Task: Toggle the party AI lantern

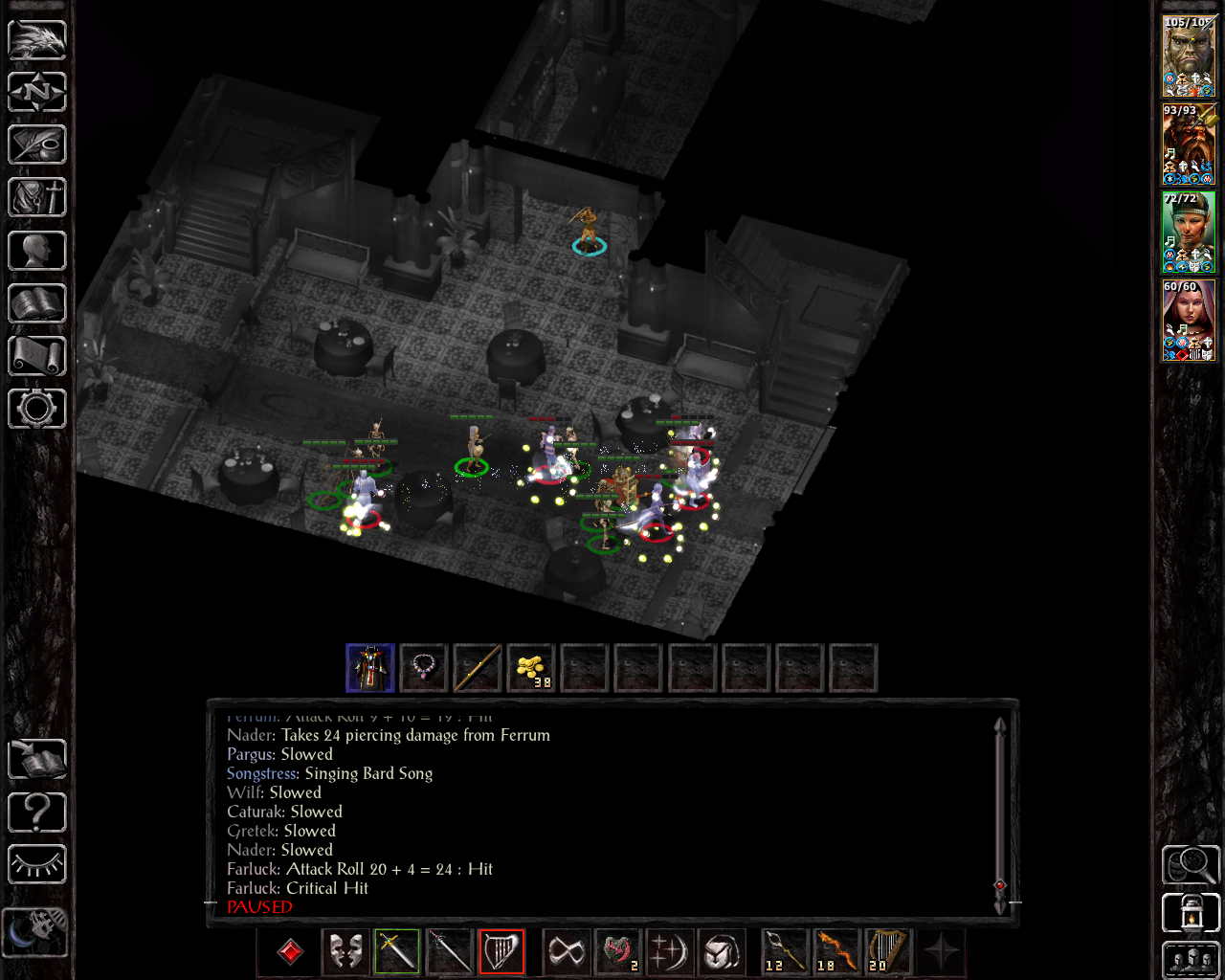Action: (x=1190, y=912)
